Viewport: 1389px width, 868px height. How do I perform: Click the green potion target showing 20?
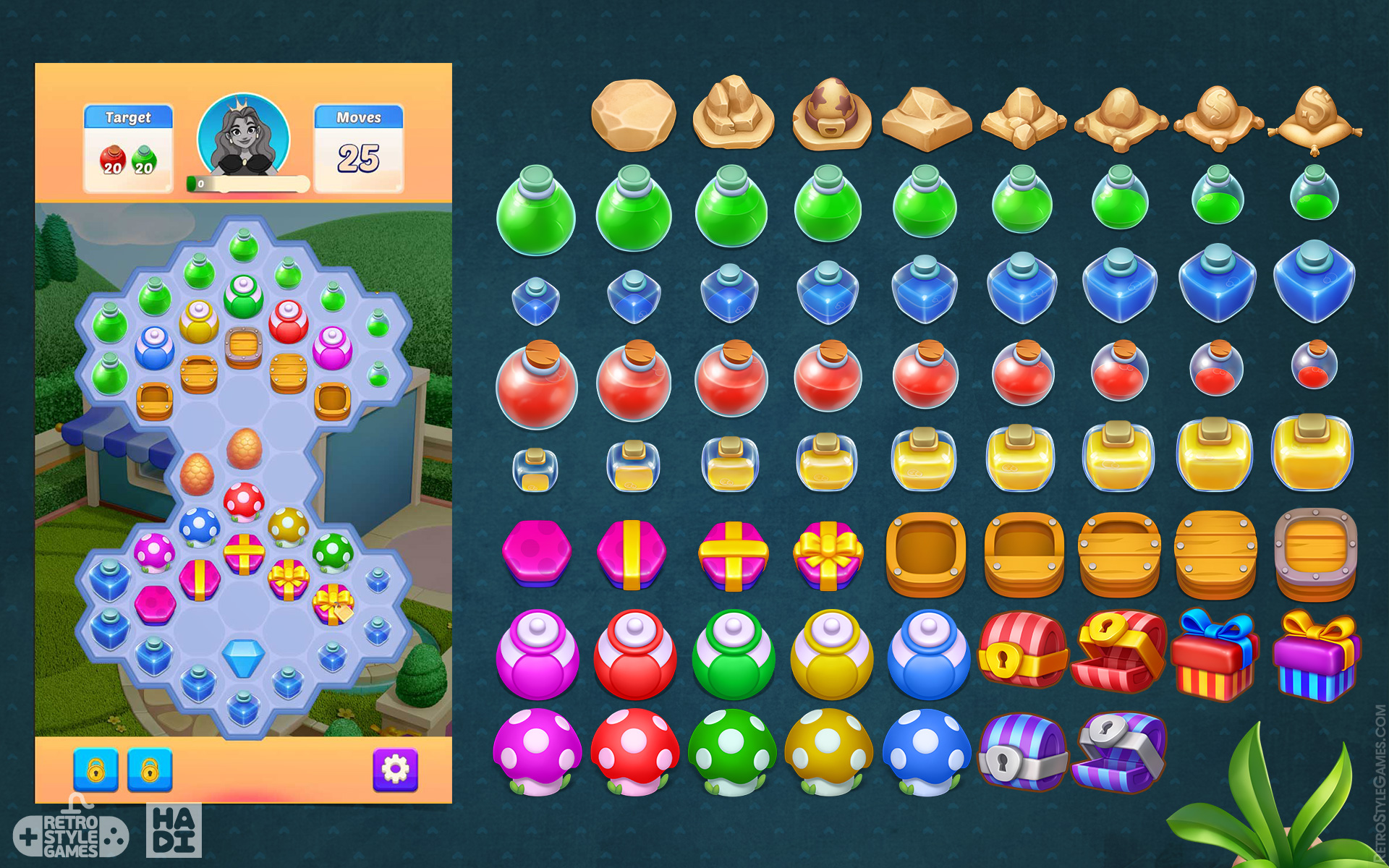(x=143, y=161)
